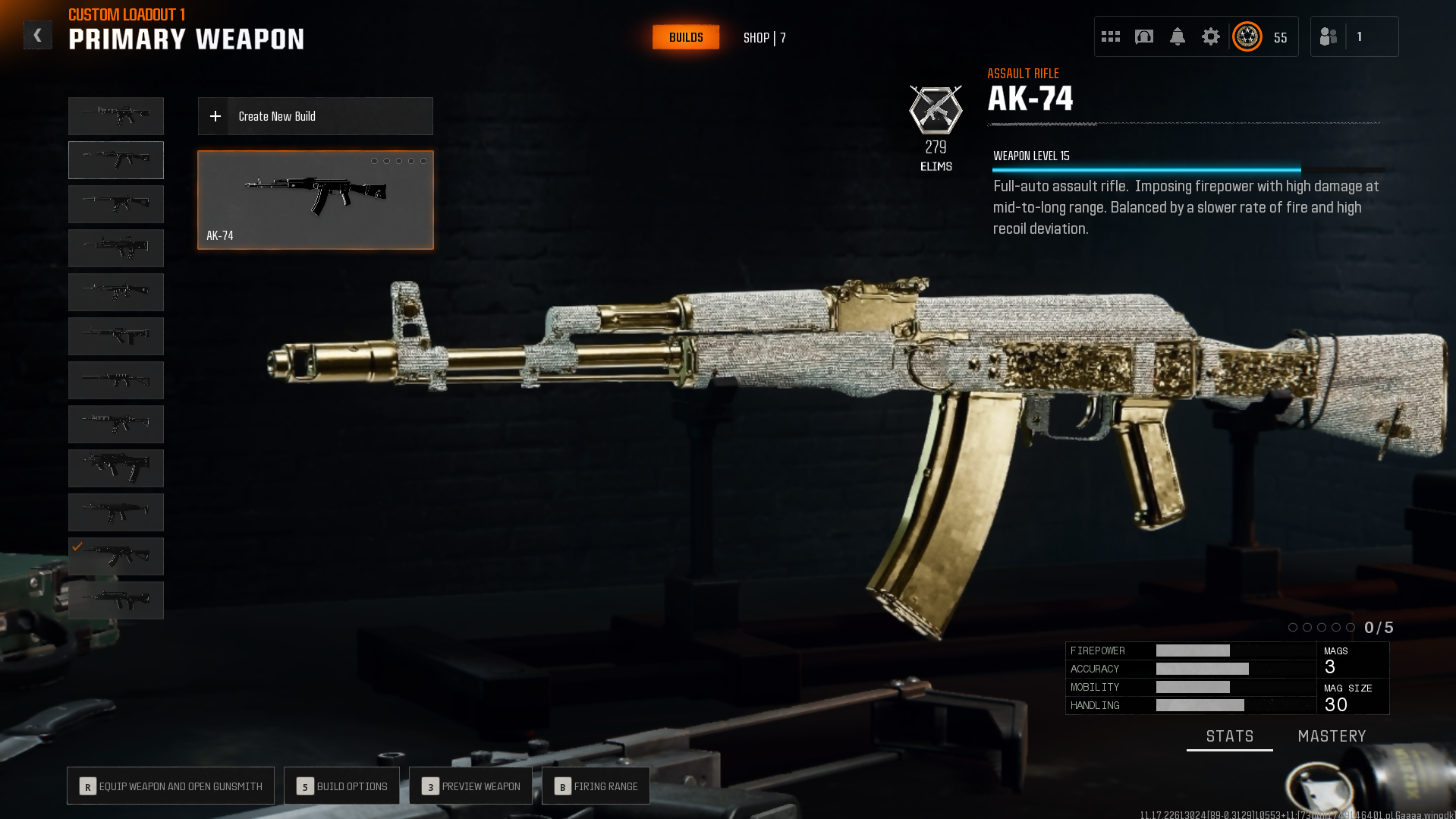Viewport: 1456px width, 819px height.
Task: Switch to the Mastery tab
Action: point(1332,736)
